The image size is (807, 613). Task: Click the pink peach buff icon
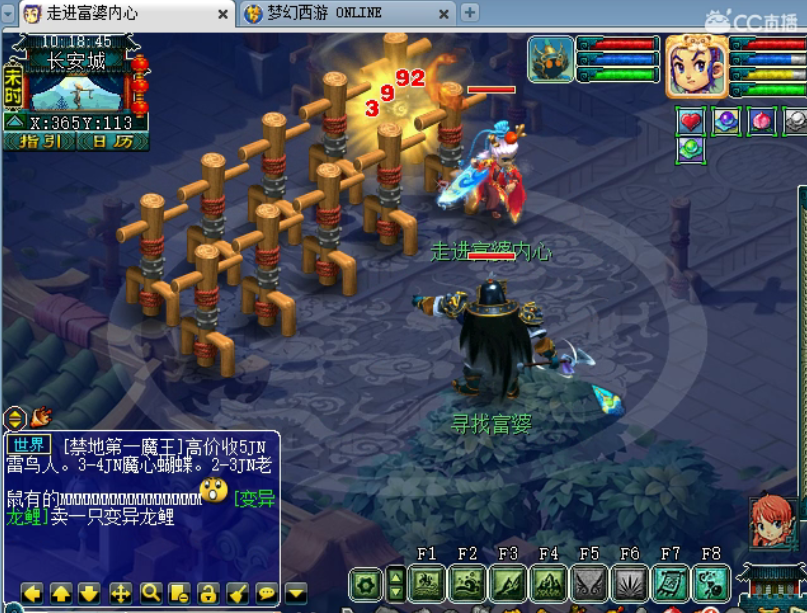tap(762, 121)
